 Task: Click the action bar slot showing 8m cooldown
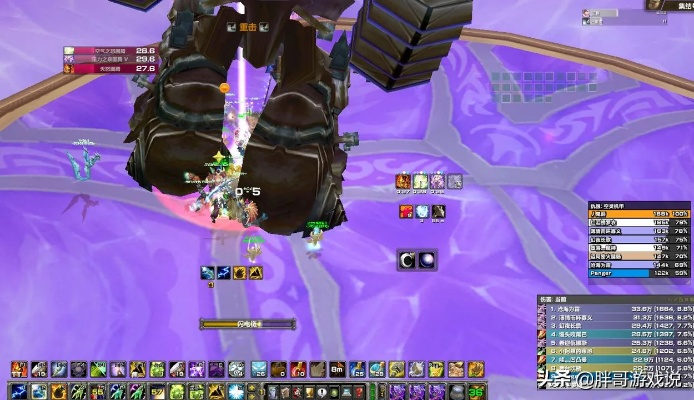[x=334, y=369]
